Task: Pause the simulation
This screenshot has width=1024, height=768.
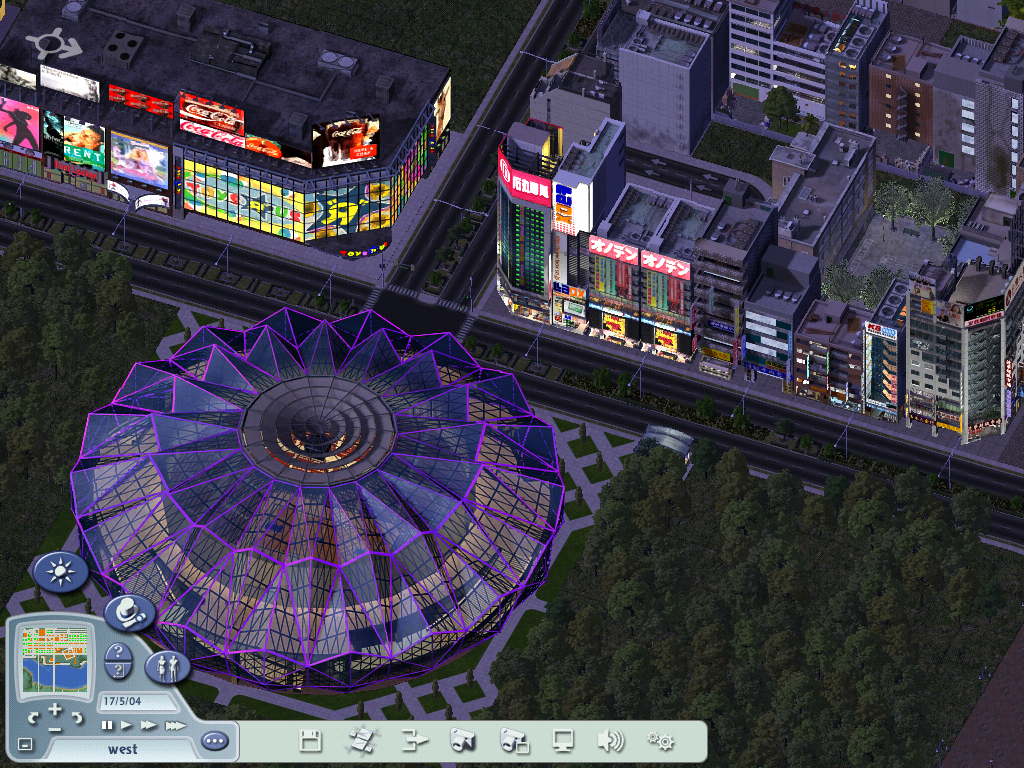Action: [107, 725]
